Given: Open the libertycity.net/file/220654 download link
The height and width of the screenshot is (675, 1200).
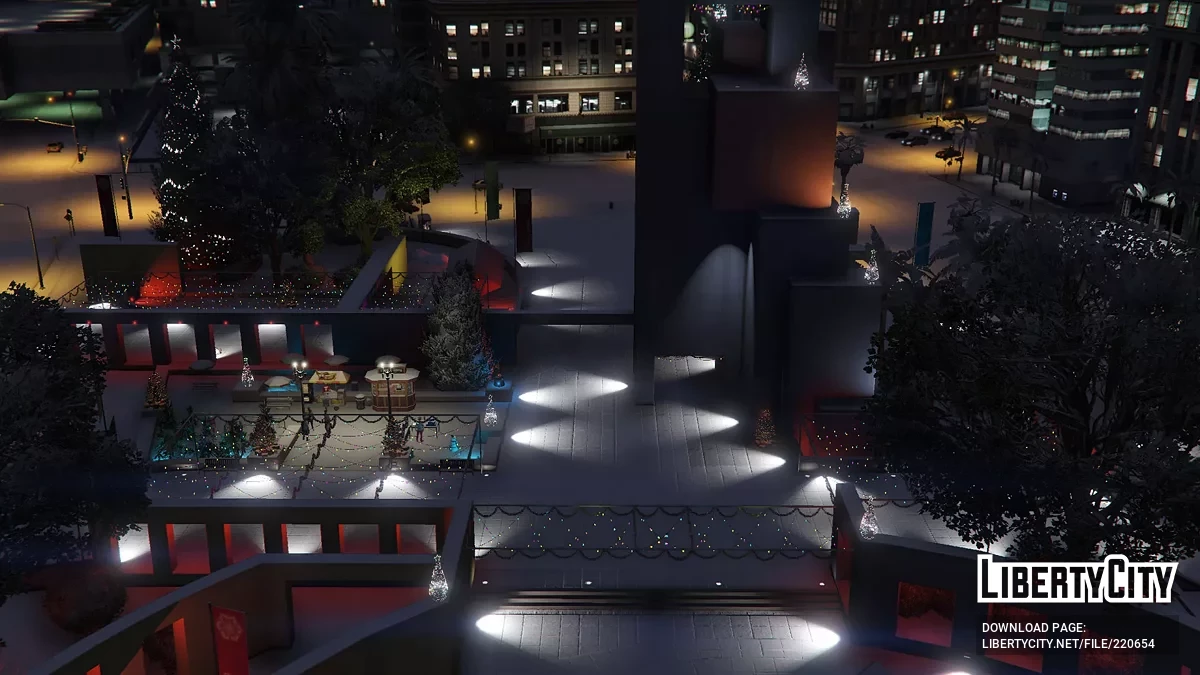Looking at the screenshot, I should pos(1068,644).
